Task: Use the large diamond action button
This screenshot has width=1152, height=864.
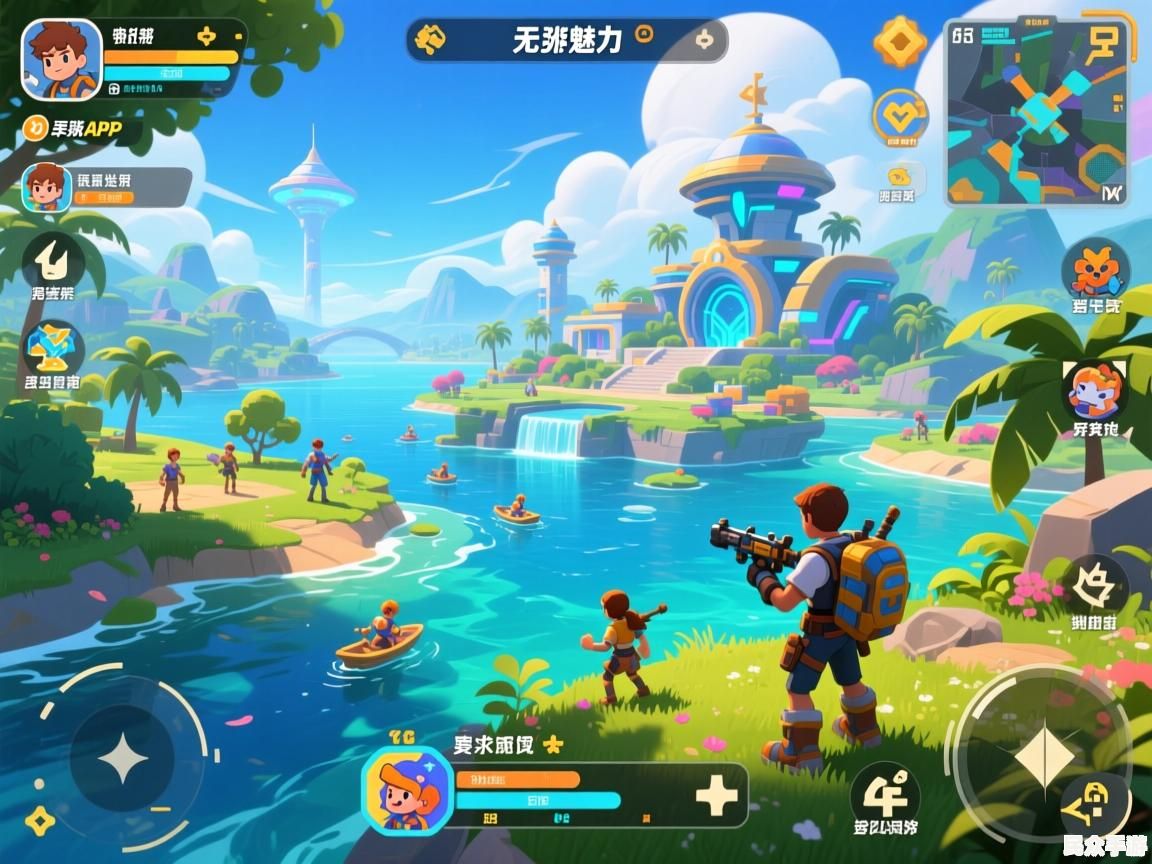Action: pyautogui.click(x=1043, y=756)
